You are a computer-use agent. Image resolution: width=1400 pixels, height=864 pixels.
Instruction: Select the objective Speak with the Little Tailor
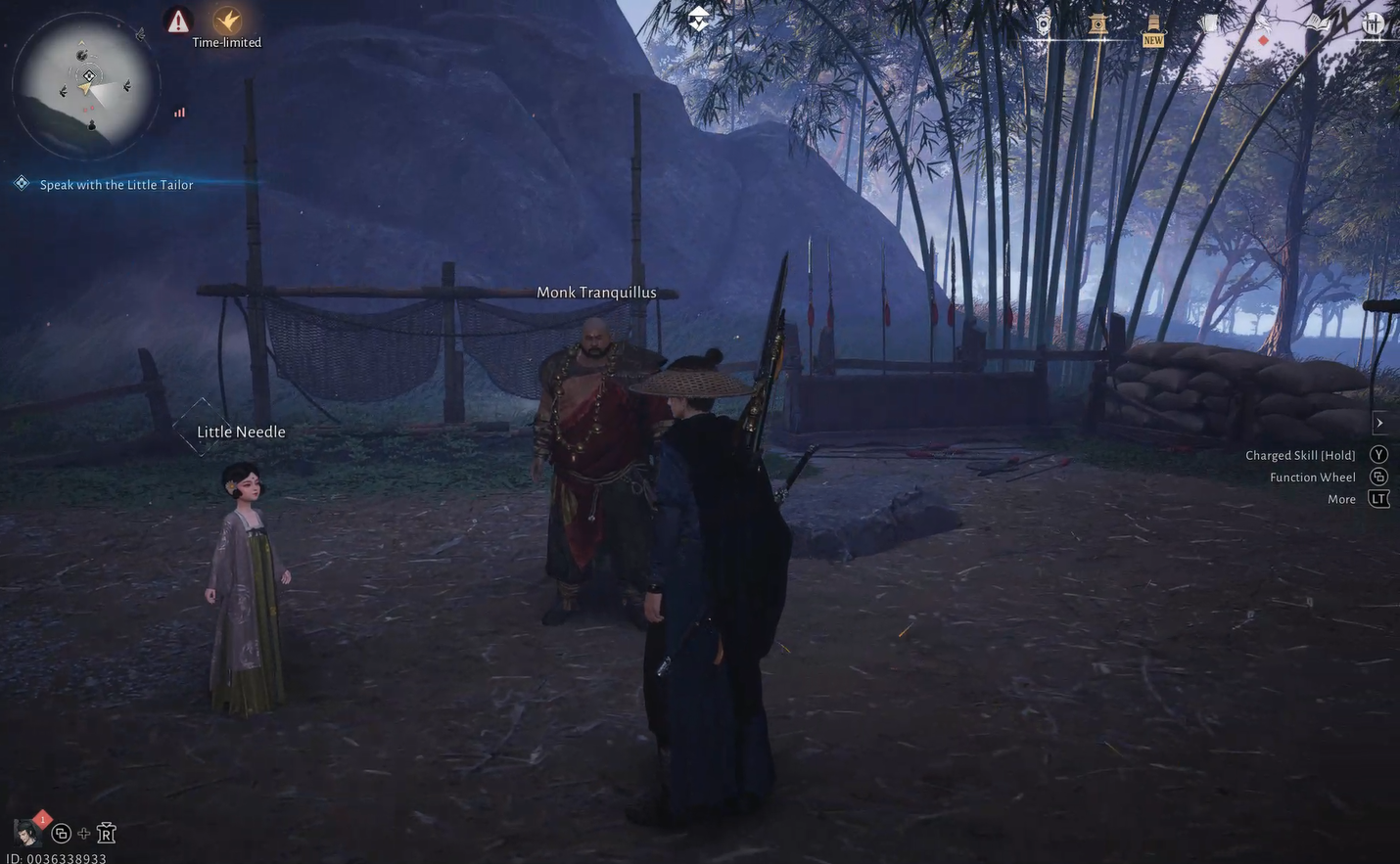pyautogui.click(x=117, y=182)
